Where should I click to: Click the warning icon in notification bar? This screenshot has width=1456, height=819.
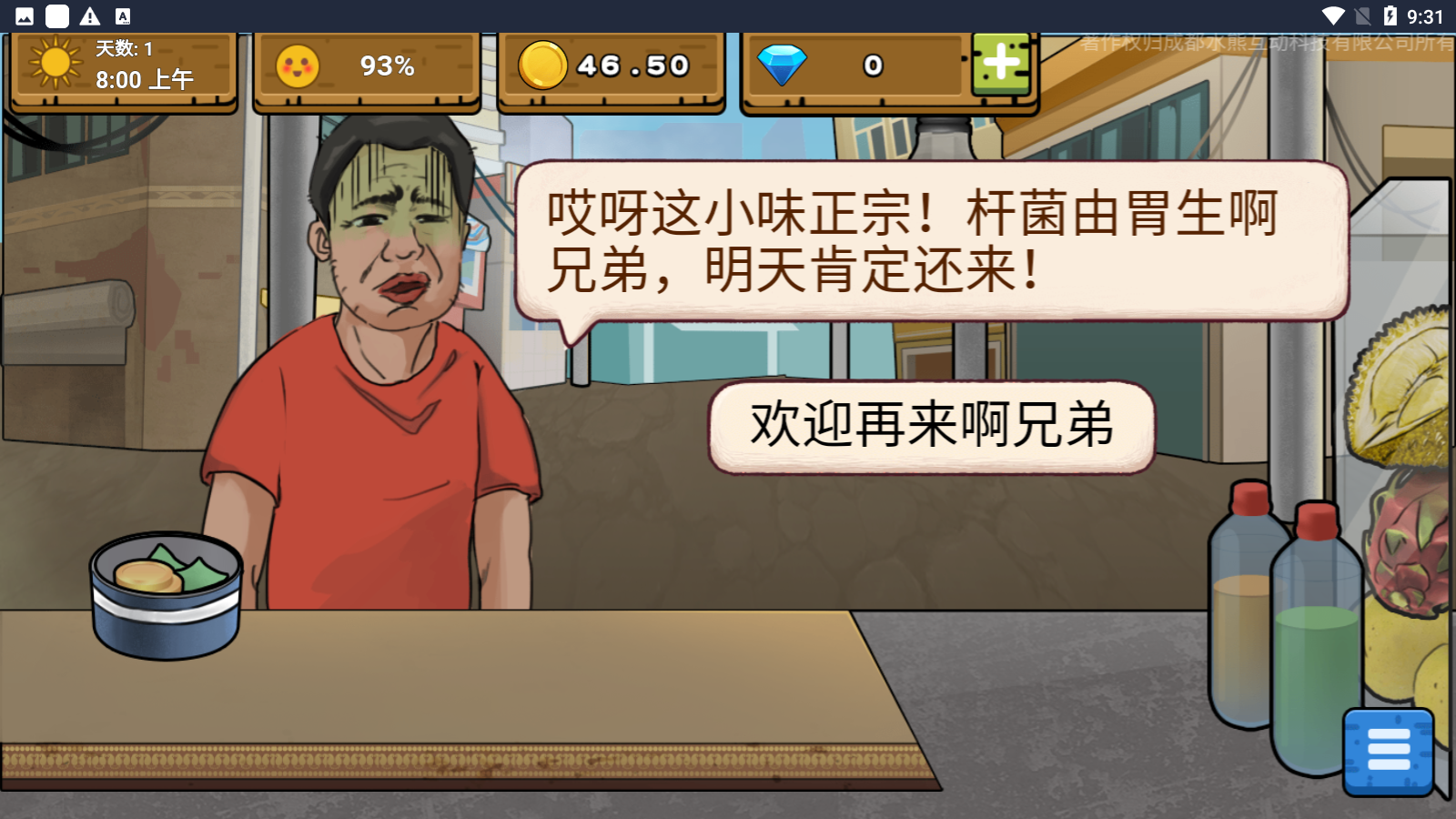pos(91,15)
